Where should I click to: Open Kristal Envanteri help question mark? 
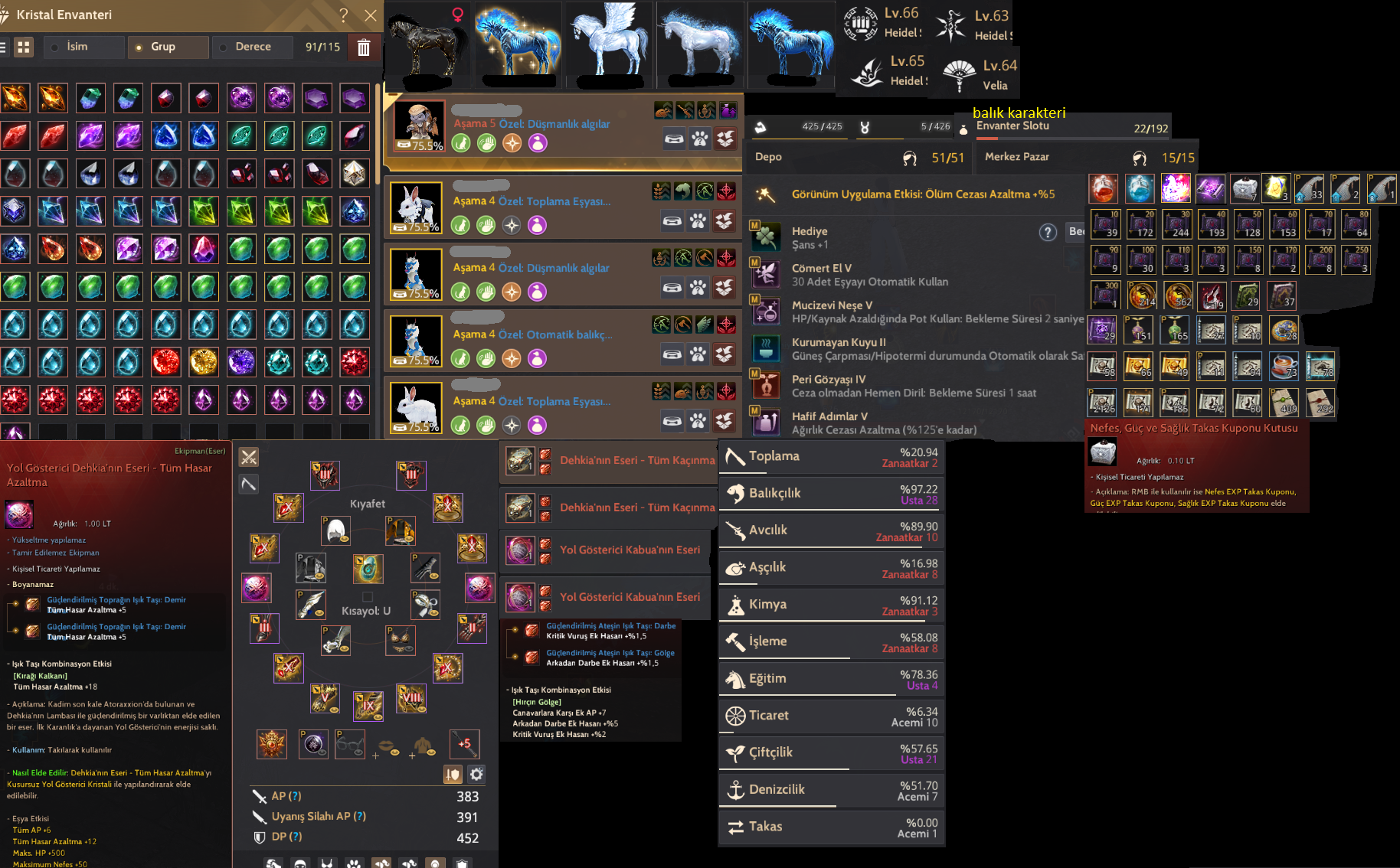click(342, 15)
